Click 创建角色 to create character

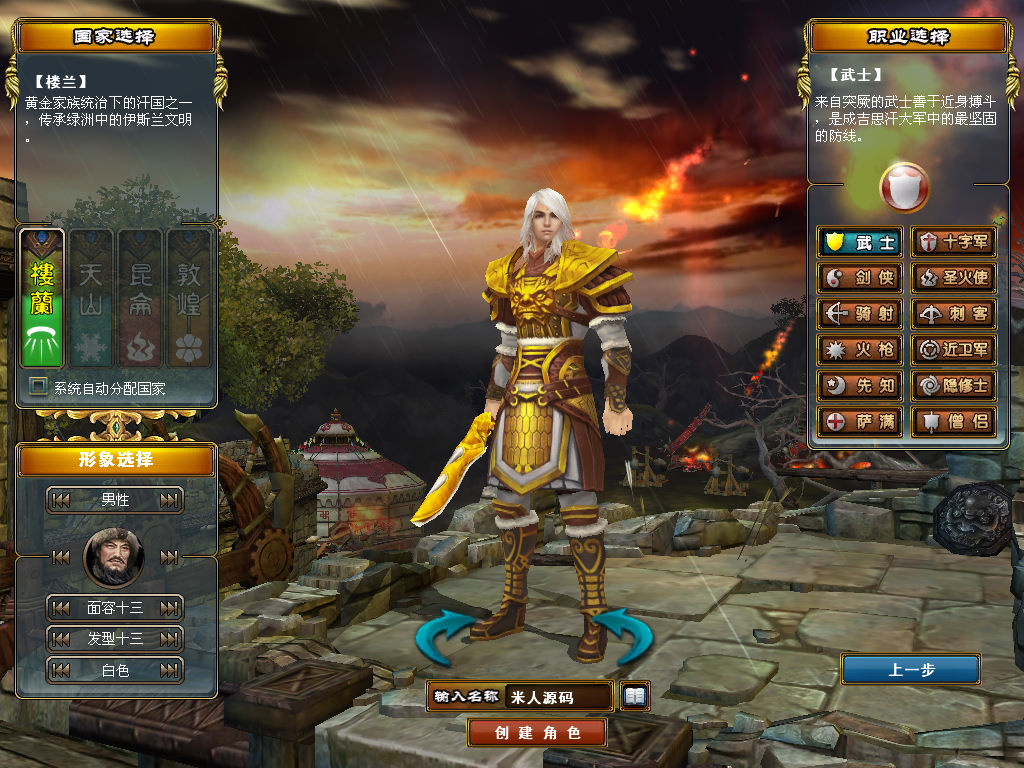[x=537, y=732]
